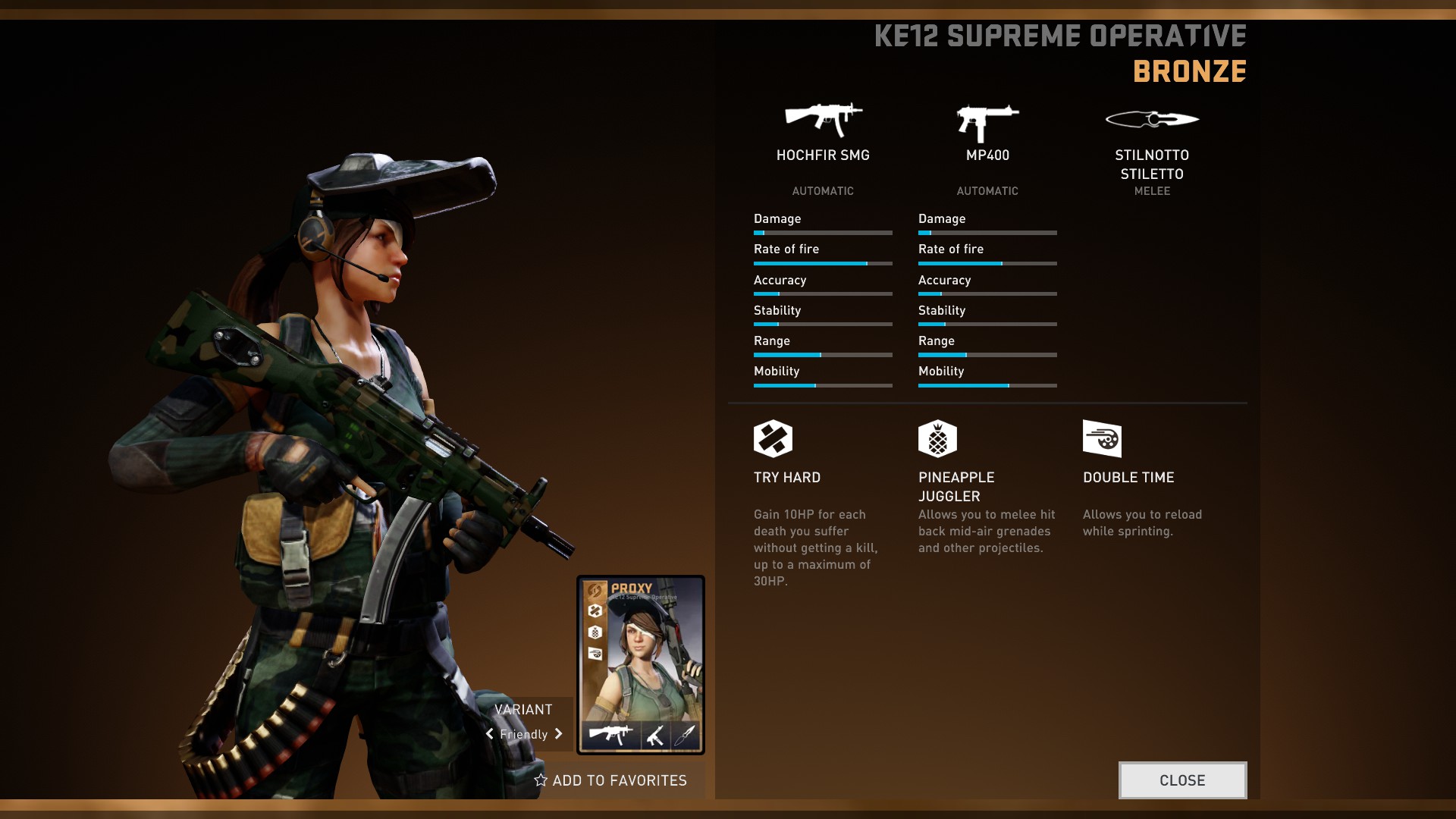
Task: Select the Proxy loadout card thumbnail
Action: tap(641, 664)
